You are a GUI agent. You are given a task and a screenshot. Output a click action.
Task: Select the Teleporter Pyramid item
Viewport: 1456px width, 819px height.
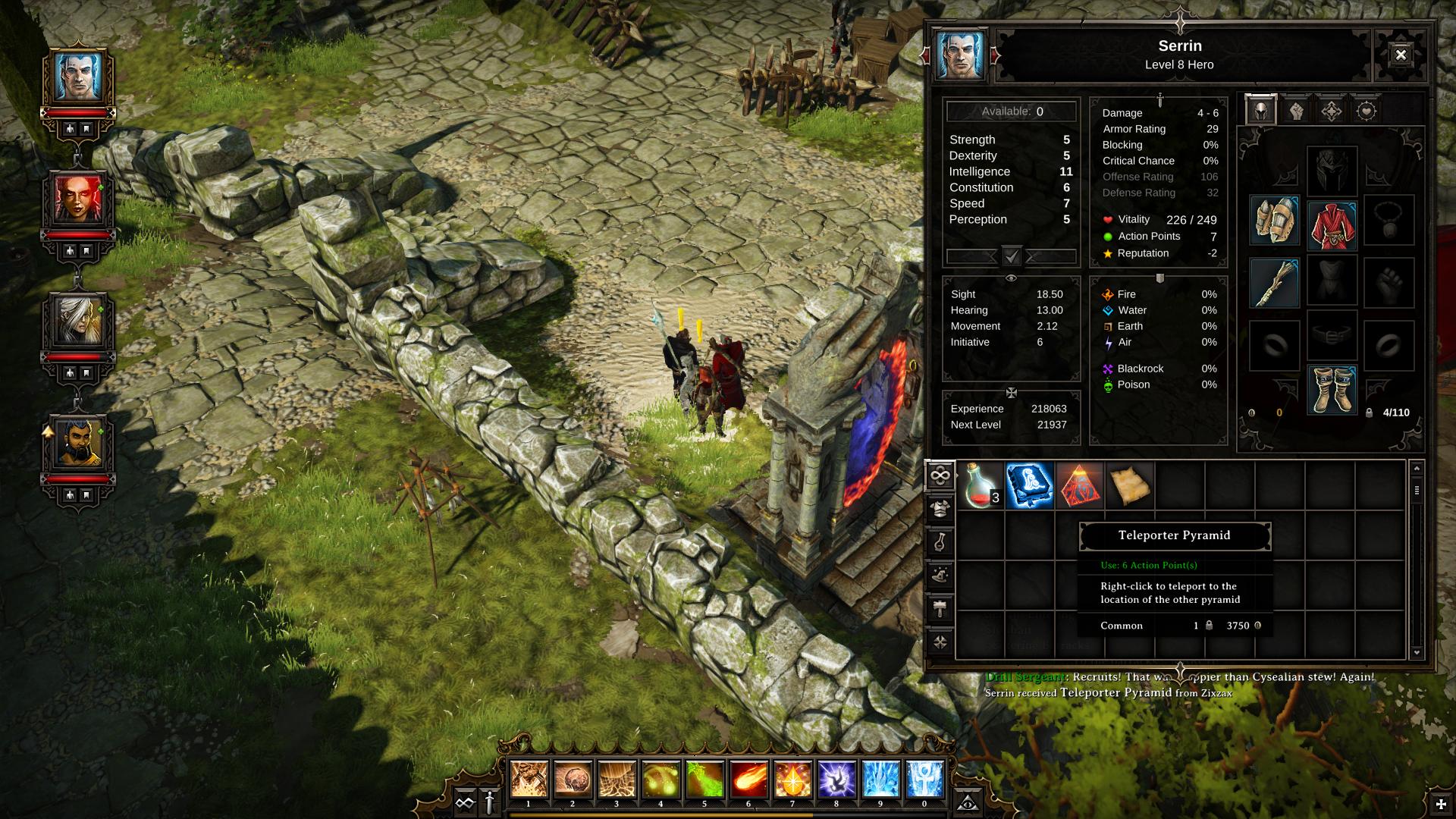(x=1079, y=485)
